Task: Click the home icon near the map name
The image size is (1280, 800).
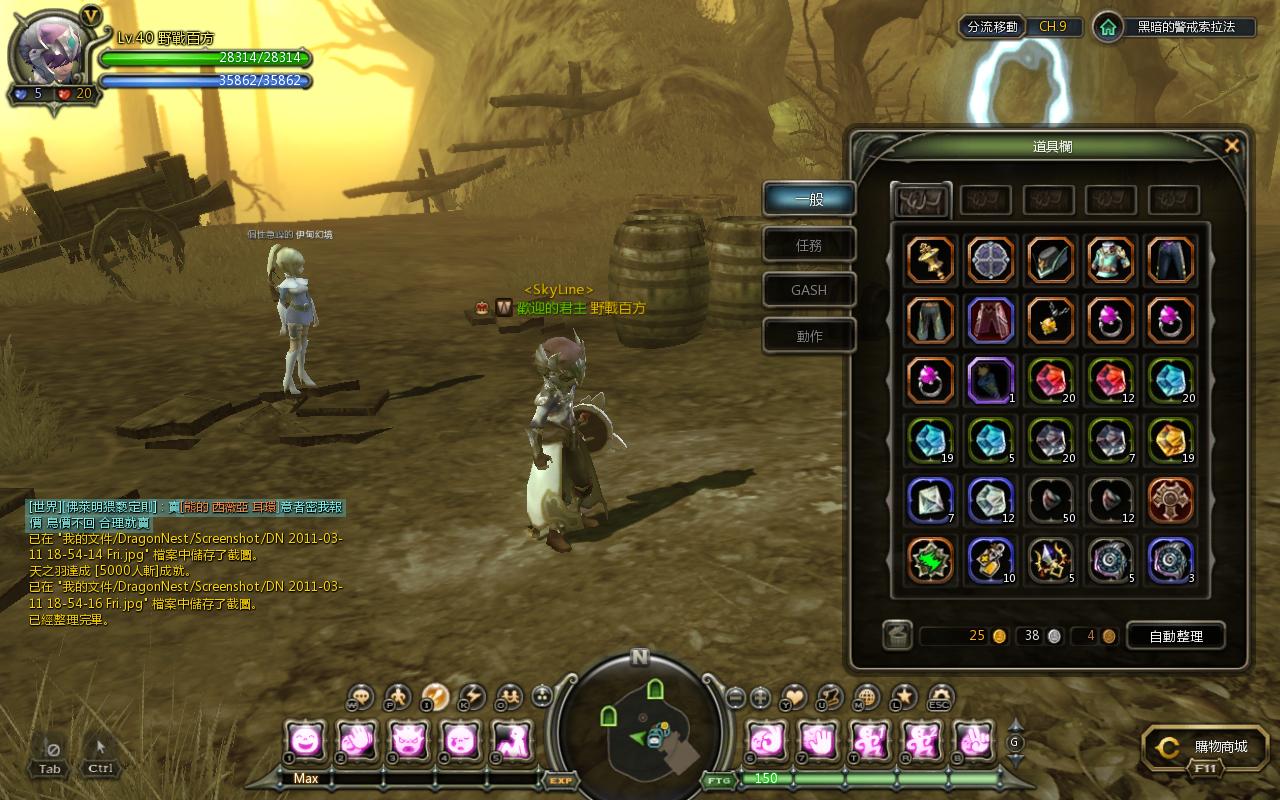Action: point(1107,27)
